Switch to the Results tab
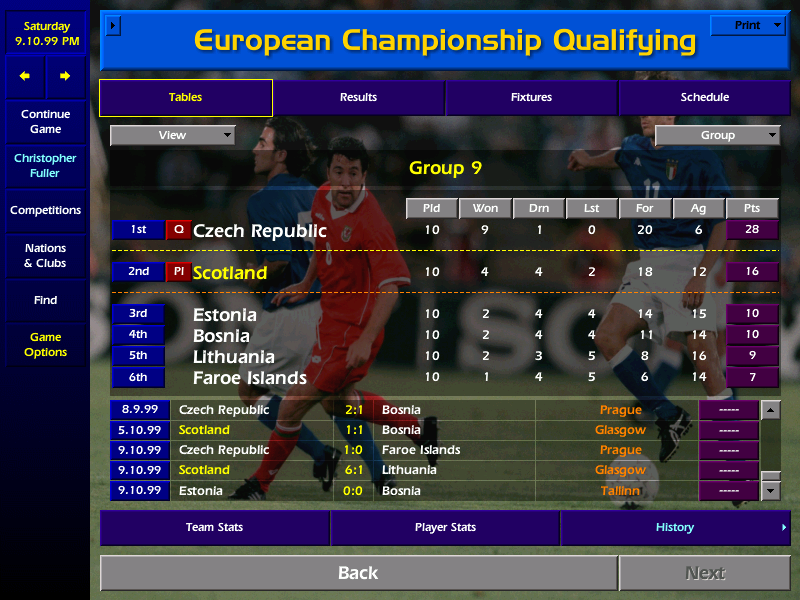The image size is (800, 600). coord(358,98)
